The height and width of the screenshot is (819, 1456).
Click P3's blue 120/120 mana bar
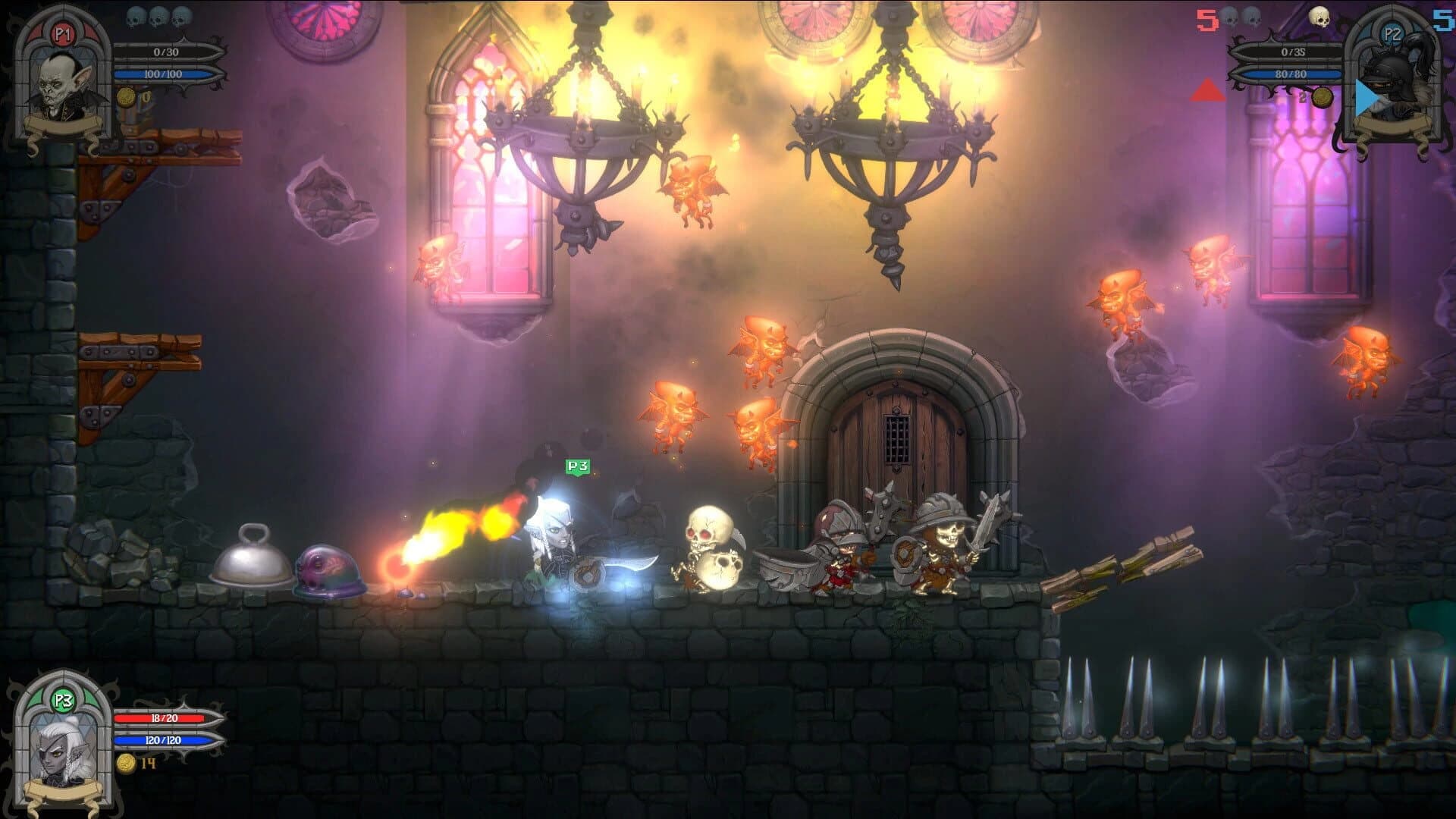click(163, 738)
